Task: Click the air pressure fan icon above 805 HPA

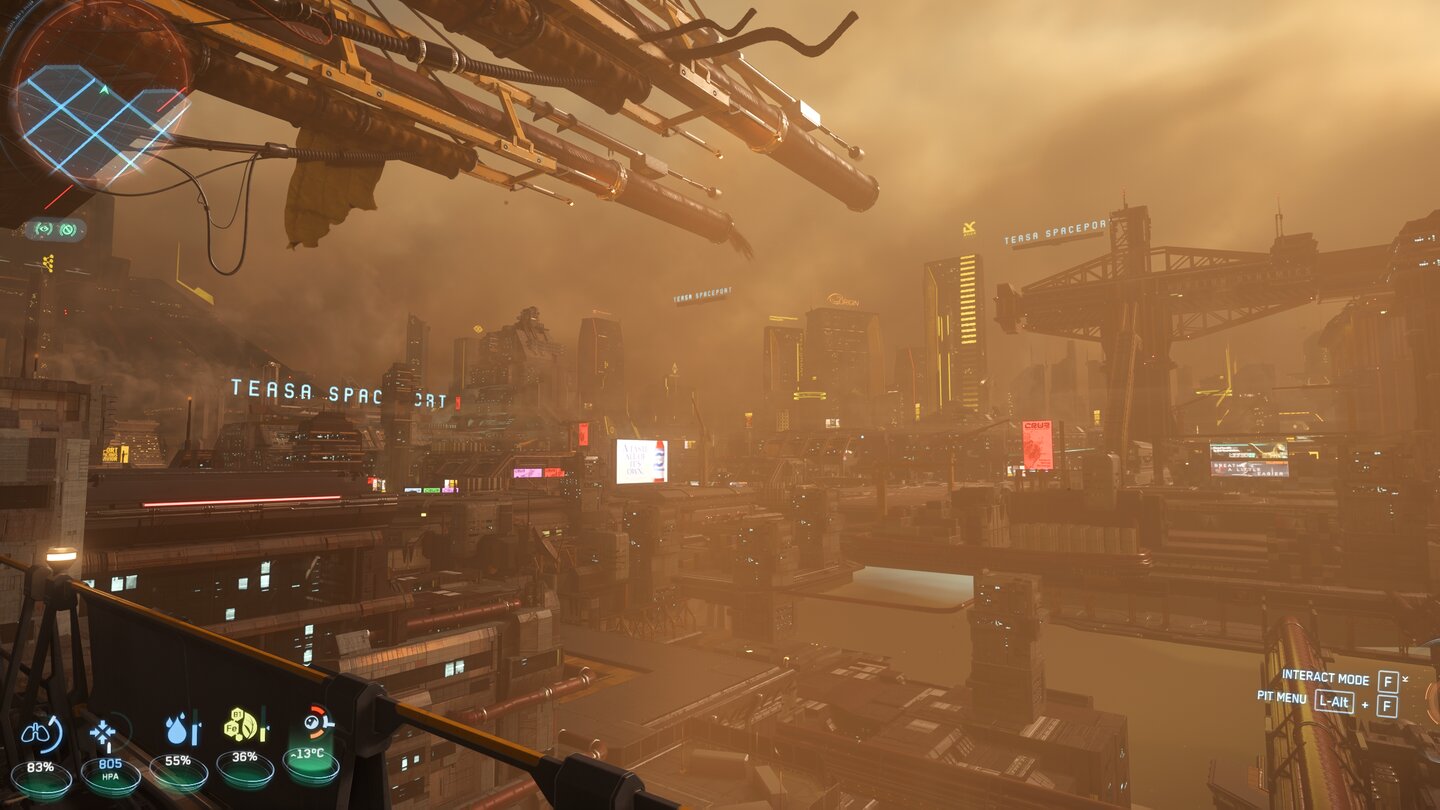Action: coord(104,733)
